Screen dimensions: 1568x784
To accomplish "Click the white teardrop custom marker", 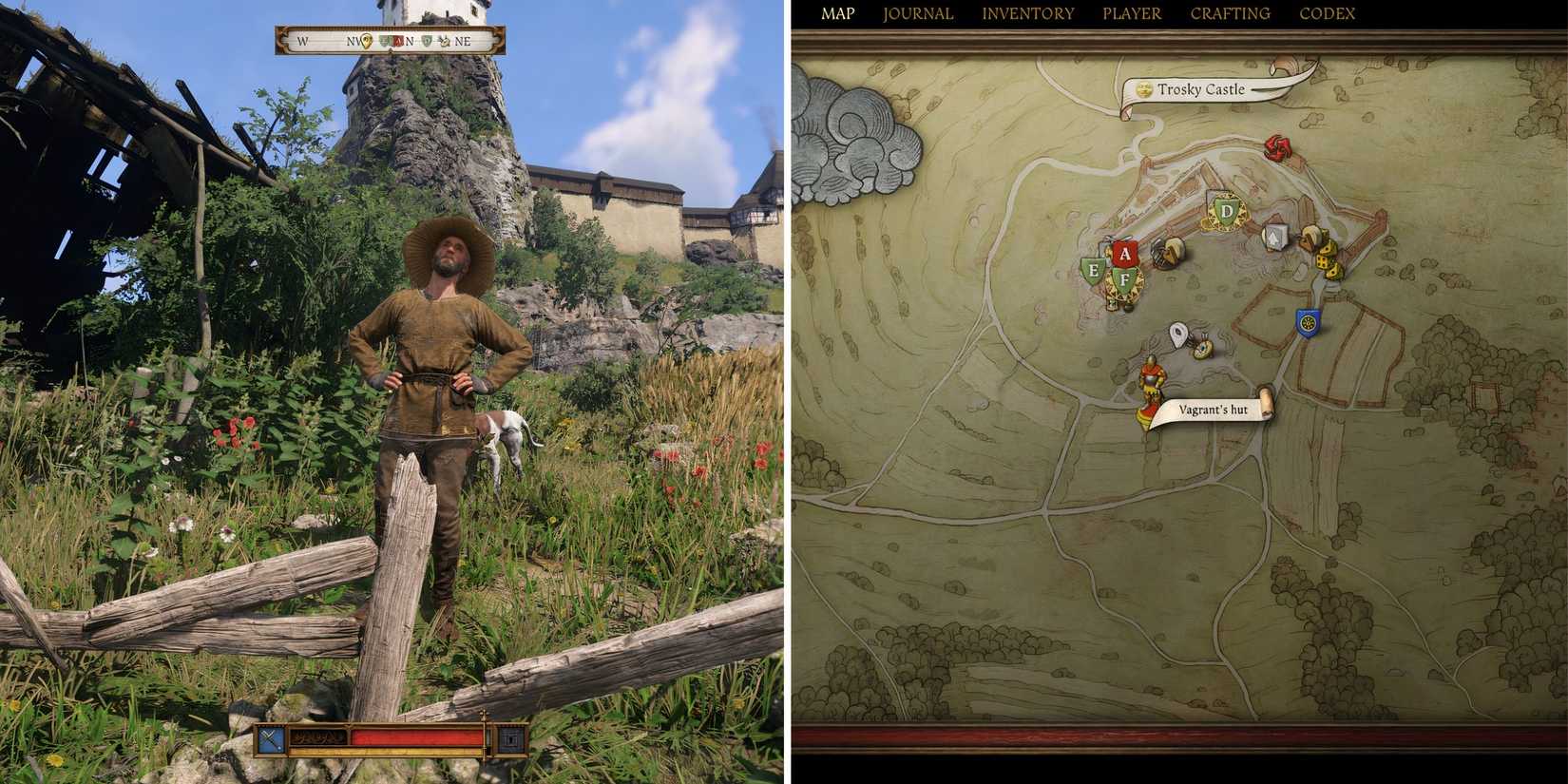I will (x=1177, y=332).
